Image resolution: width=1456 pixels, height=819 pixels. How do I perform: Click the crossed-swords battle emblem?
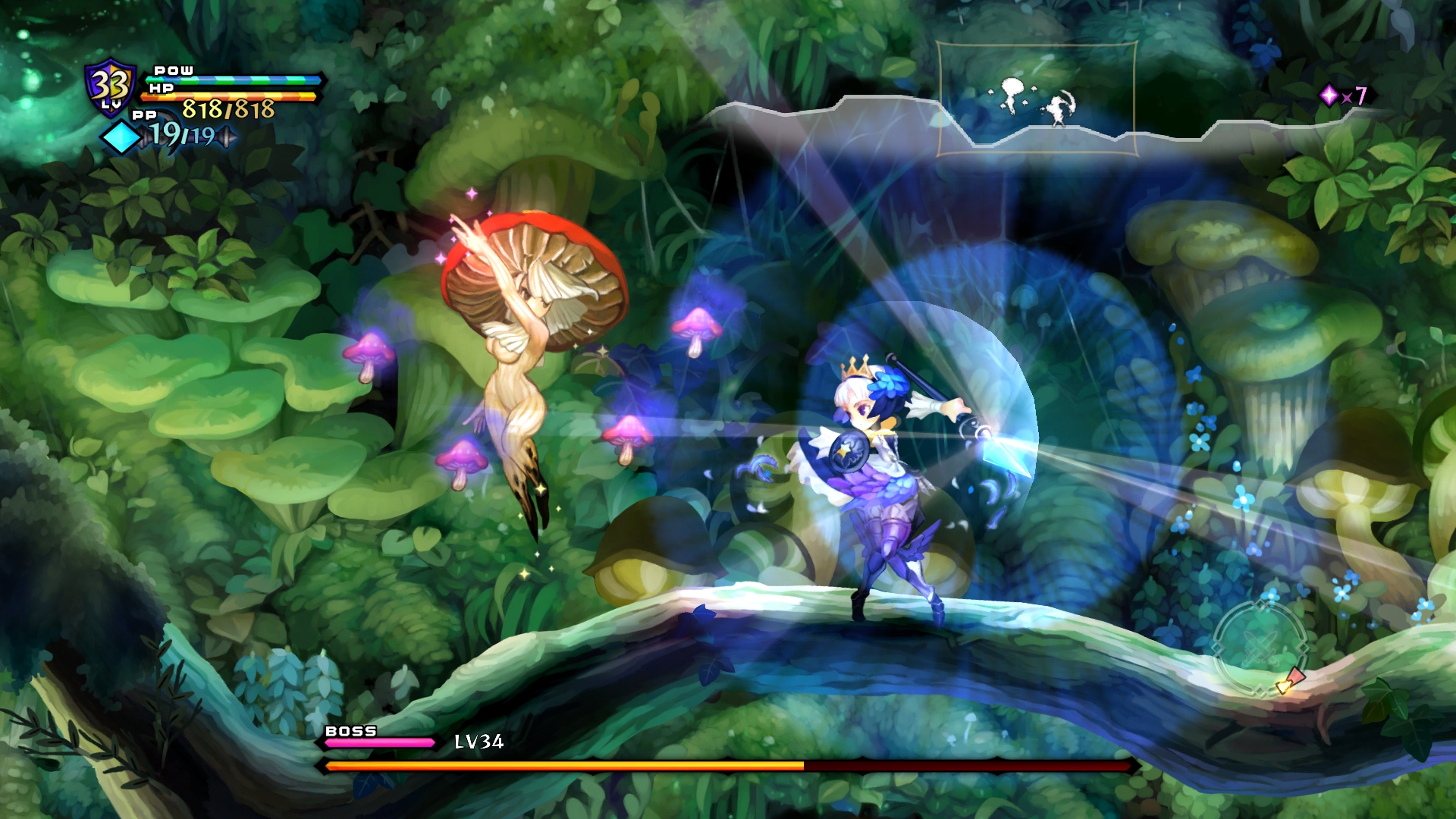click(1260, 648)
